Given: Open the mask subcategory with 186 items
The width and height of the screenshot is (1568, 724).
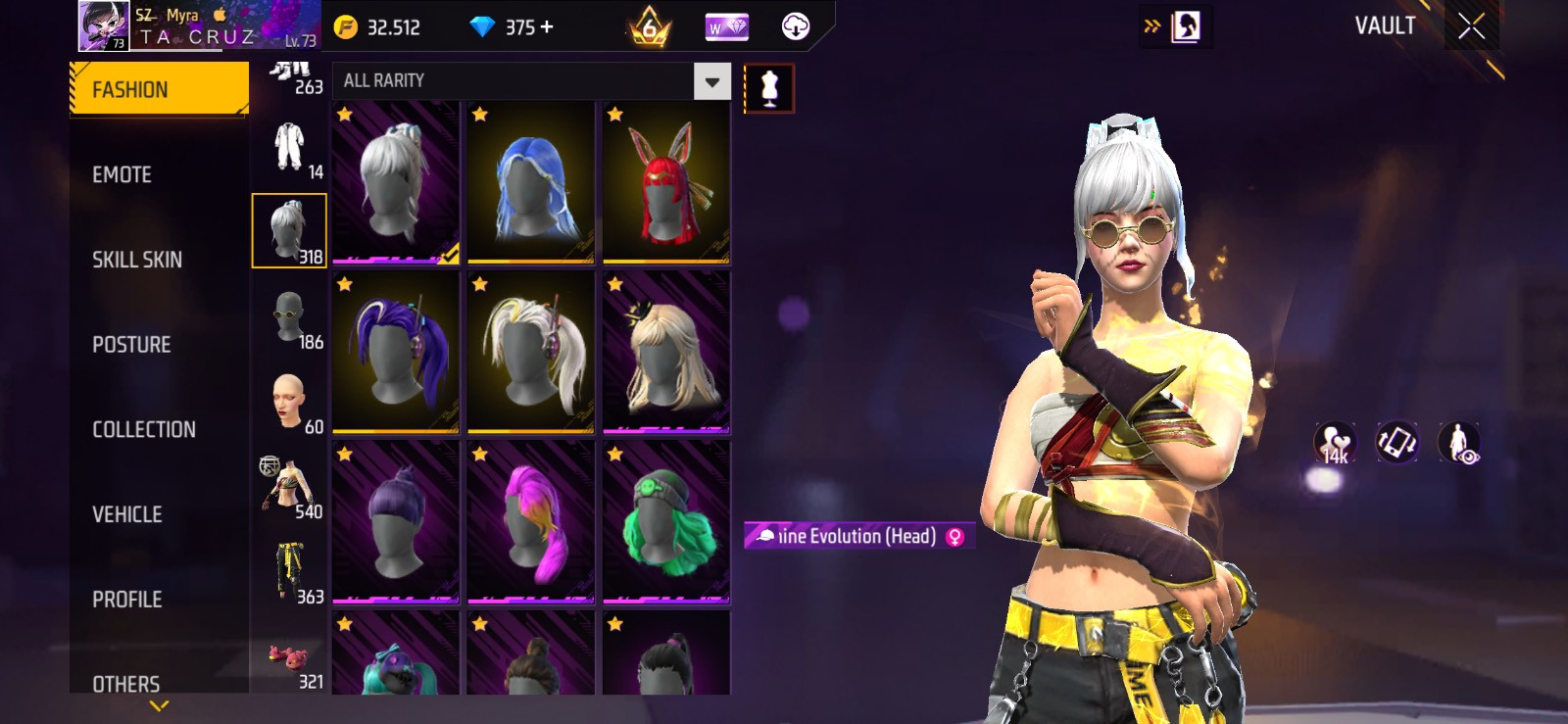Looking at the screenshot, I should tap(289, 318).
